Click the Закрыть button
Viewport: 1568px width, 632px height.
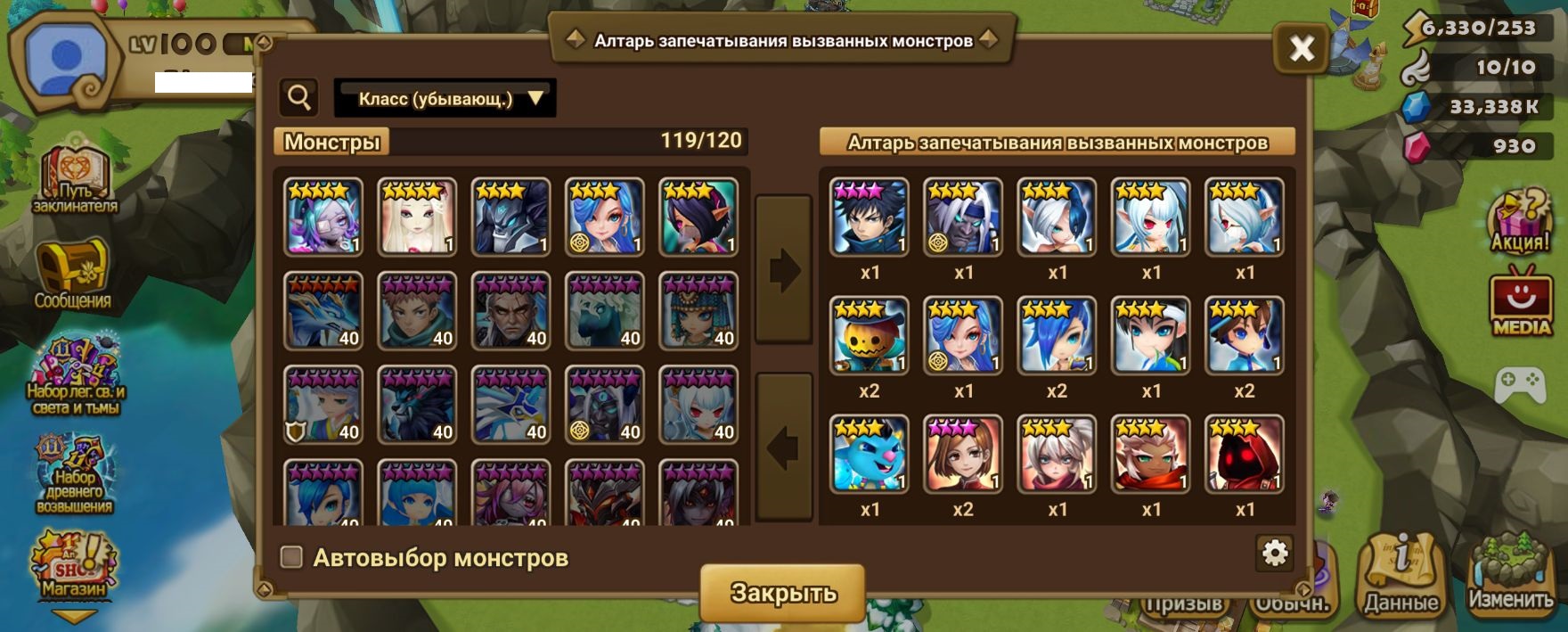(782, 592)
